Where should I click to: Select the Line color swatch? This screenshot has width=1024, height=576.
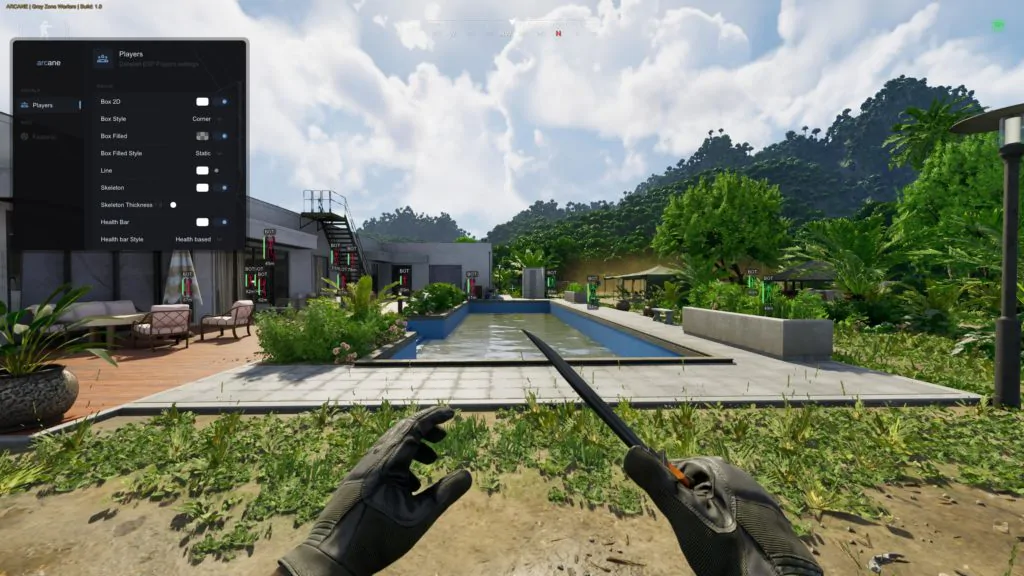pyautogui.click(x=202, y=171)
